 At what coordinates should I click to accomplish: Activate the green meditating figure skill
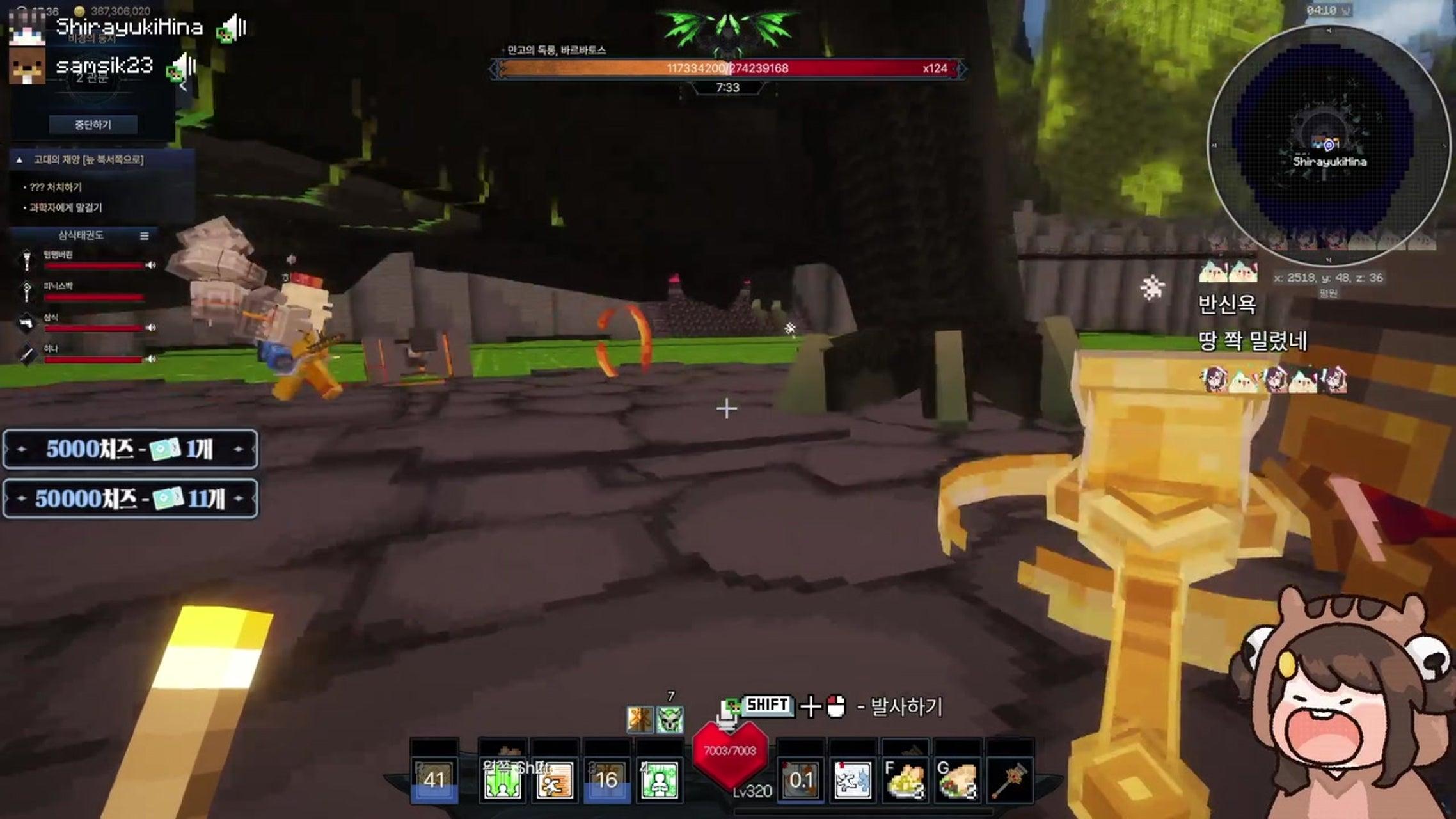(660, 781)
